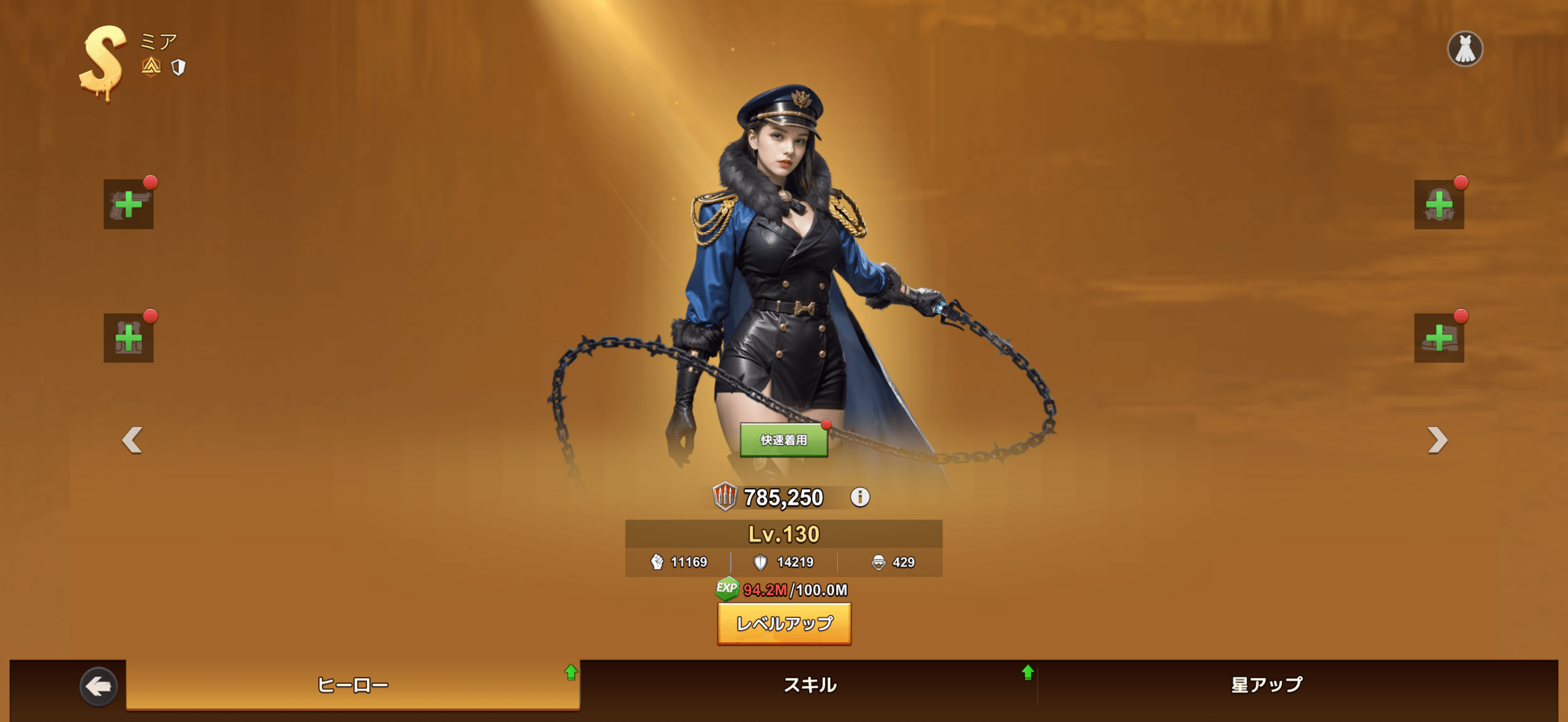Click the orange rank chevron icon
Image resolution: width=1568 pixels, height=722 pixels.
coord(151,66)
